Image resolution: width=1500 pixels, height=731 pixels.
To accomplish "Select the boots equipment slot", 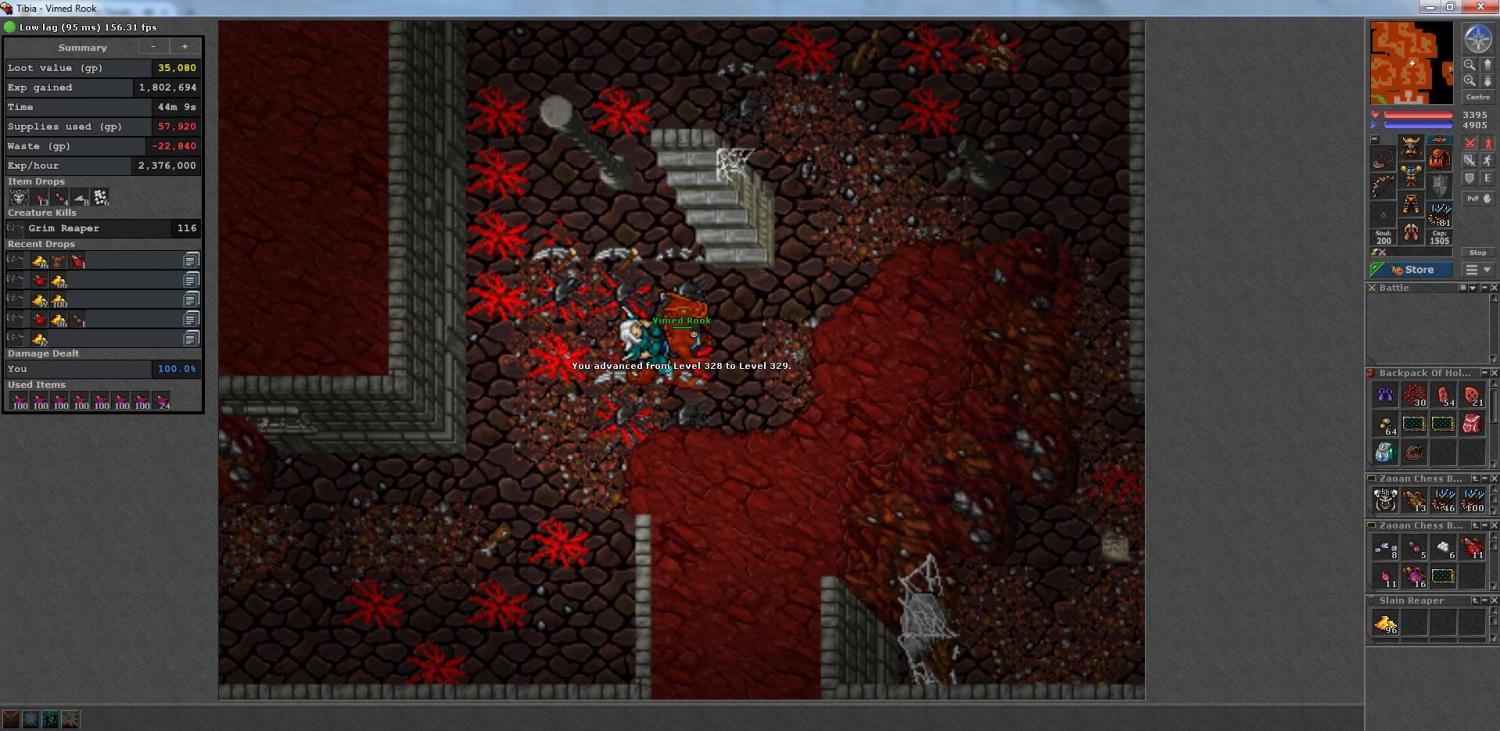I will 1411,232.
